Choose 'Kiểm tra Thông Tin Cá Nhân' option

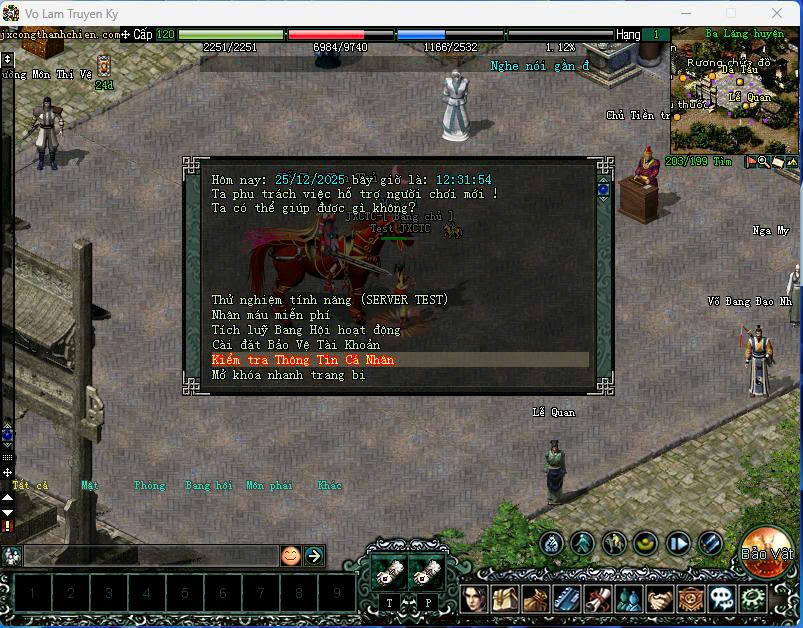(303, 360)
